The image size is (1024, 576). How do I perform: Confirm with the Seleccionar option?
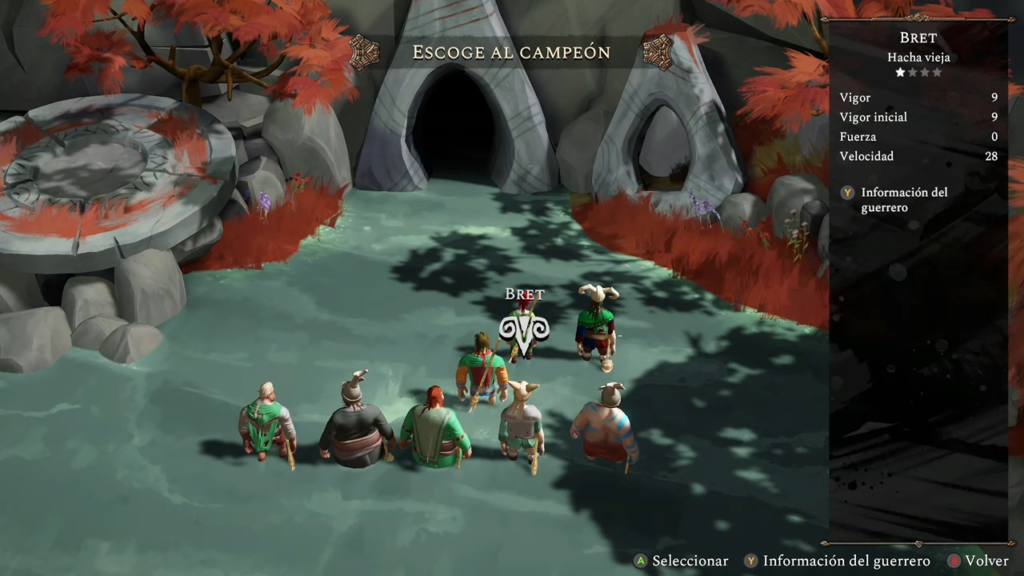point(680,561)
